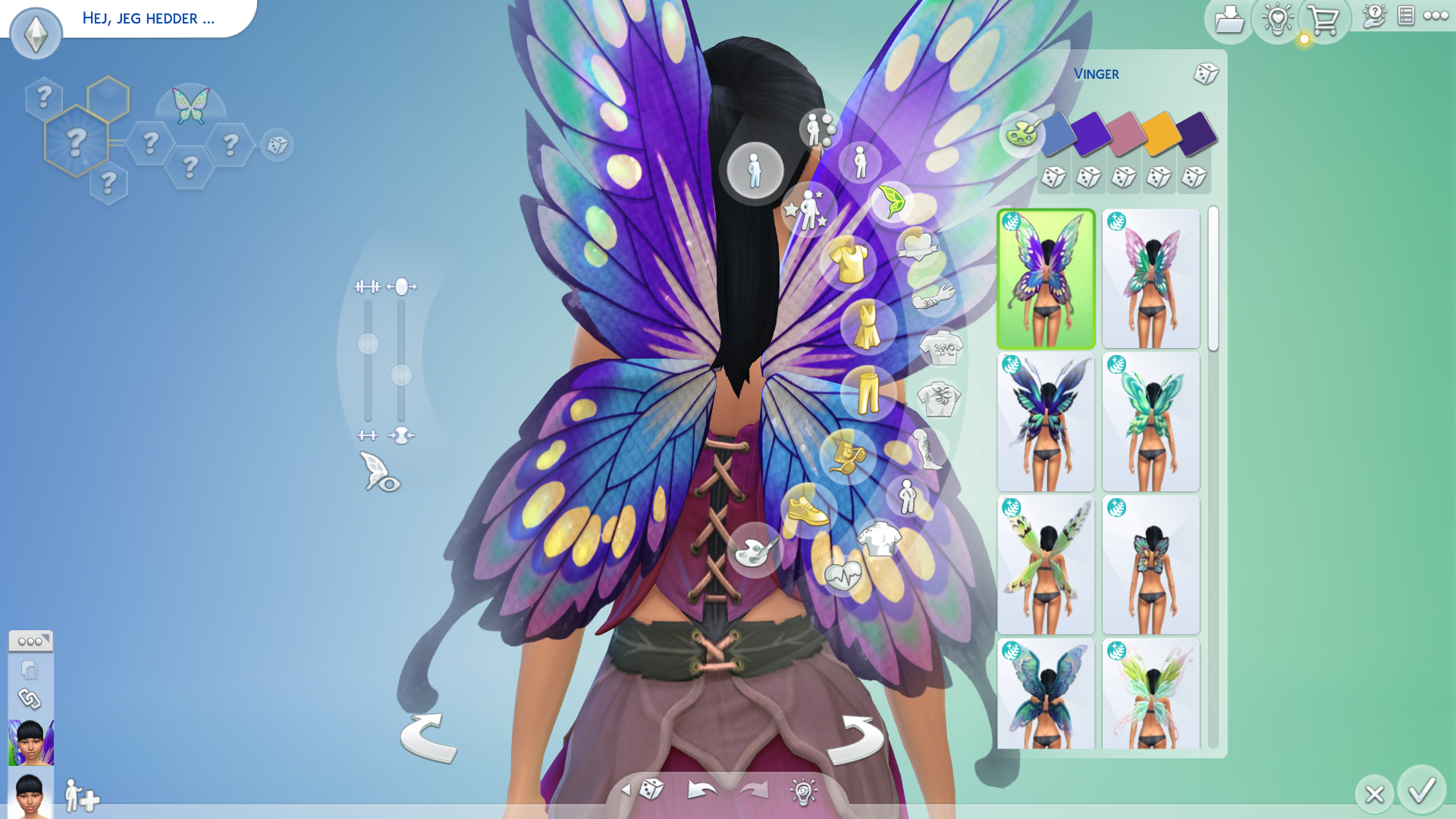Viewport: 1456px width, 819px height.
Task: Pick the orange swatch color
Action: (1160, 133)
